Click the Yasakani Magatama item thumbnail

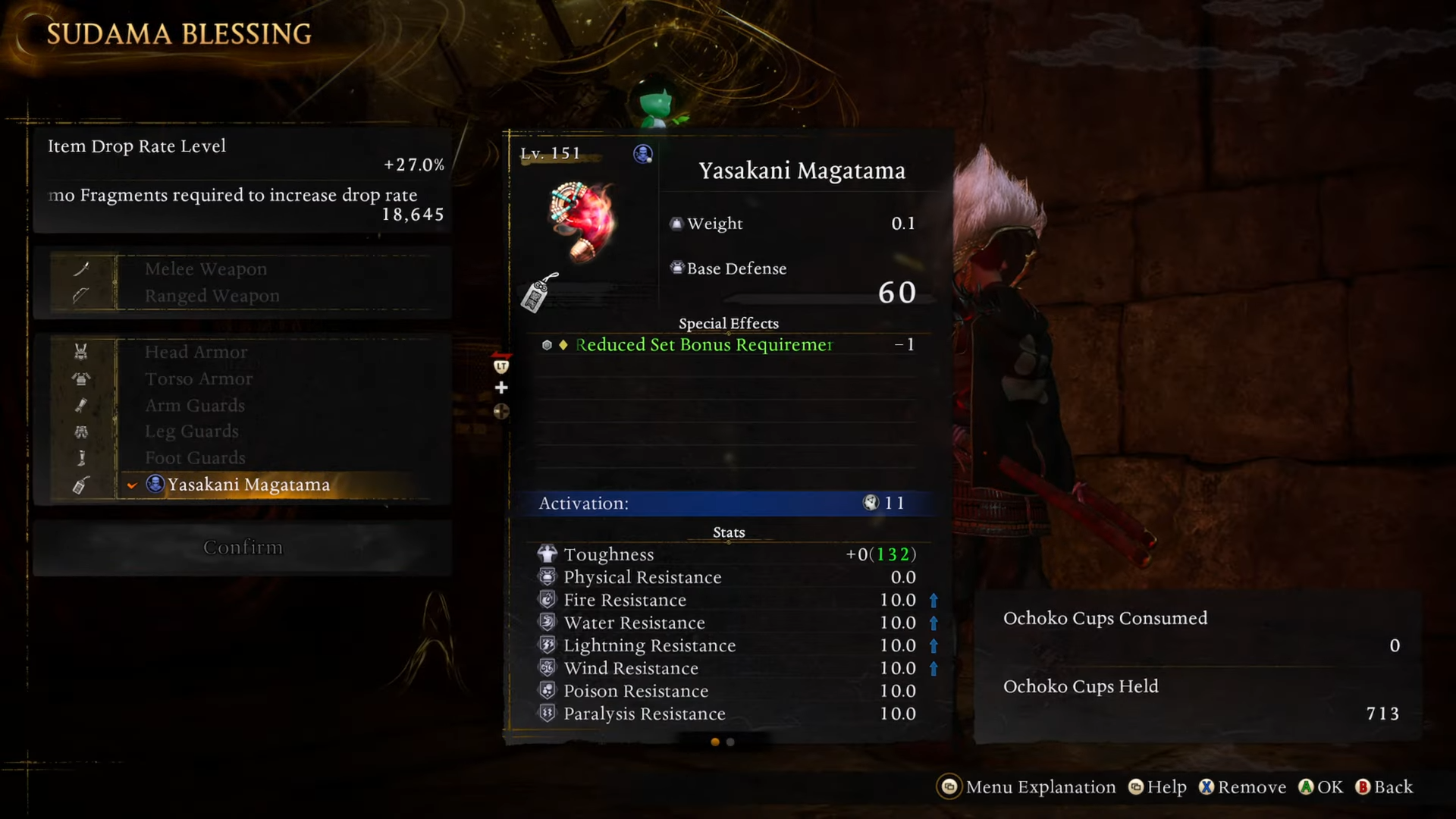[x=582, y=221]
